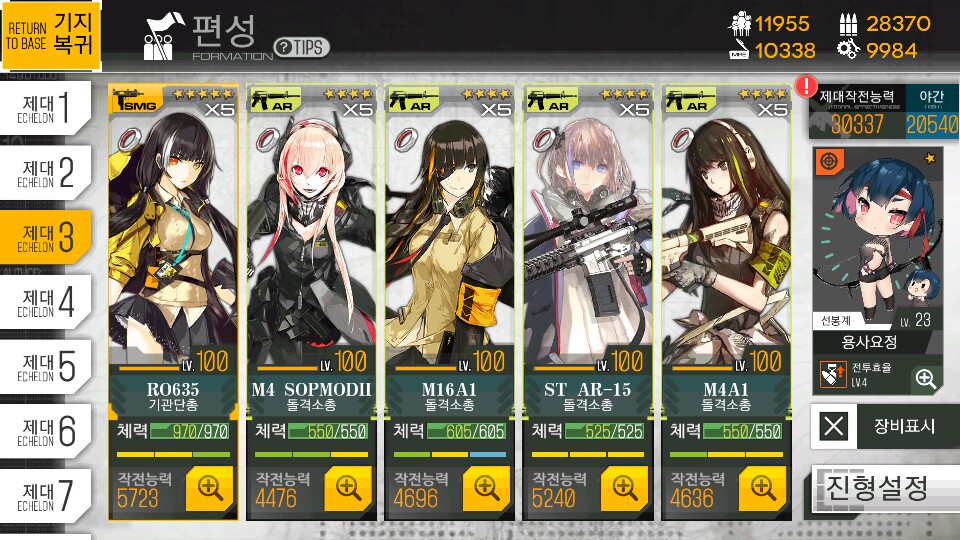Image resolution: width=960 pixels, height=540 pixels.
Task: Open the formation TIPS help
Action: tap(301, 47)
